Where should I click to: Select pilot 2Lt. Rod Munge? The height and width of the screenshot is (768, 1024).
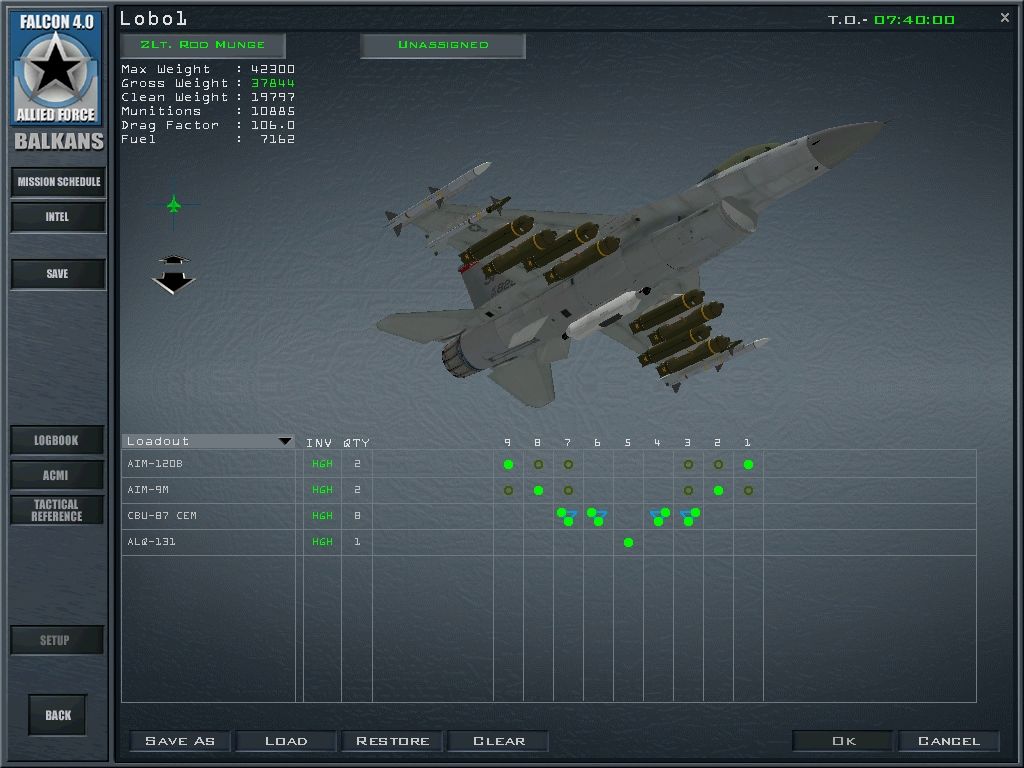[x=203, y=45]
